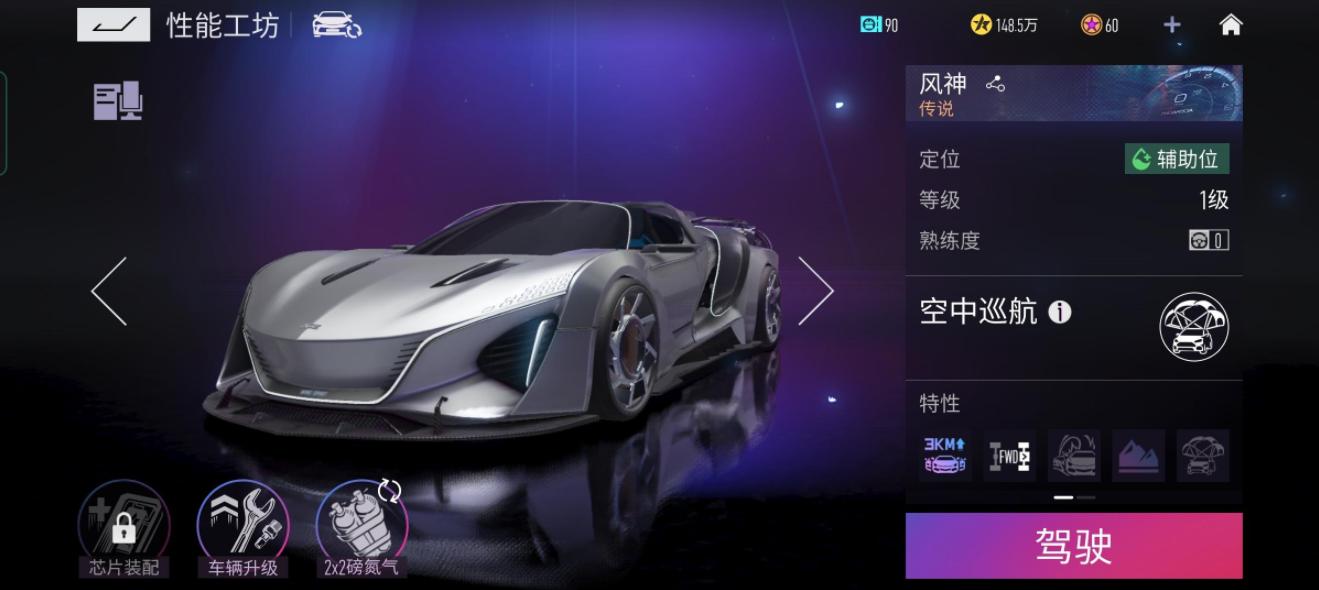The height and width of the screenshot is (590, 1319).
Task: Click the 辅助位 role tag
Action: click(x=1177, y=159)
